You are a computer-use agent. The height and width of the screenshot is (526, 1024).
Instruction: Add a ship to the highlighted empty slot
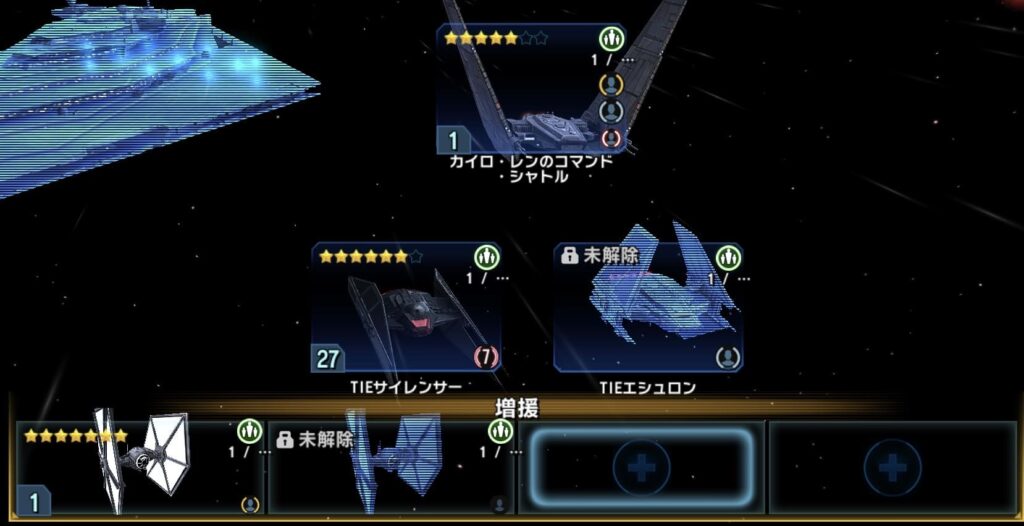point(641,467)
